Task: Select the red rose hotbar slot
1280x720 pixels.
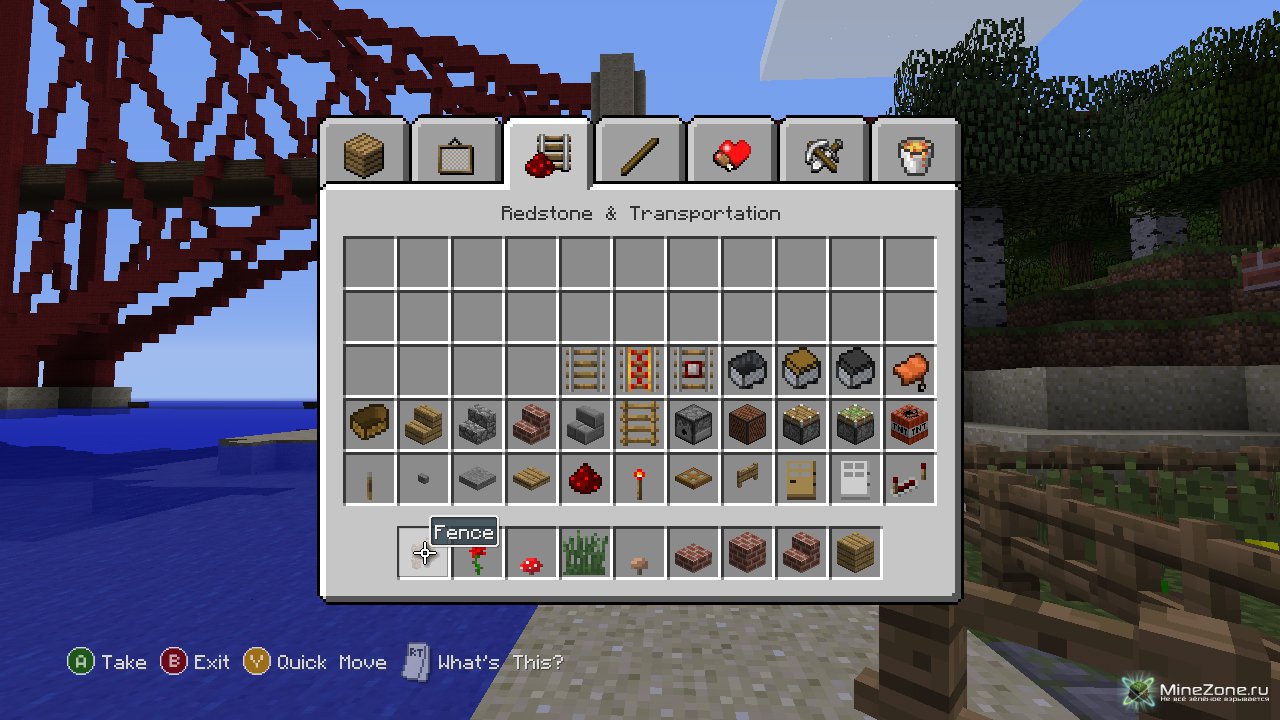Action: [478, 553]
